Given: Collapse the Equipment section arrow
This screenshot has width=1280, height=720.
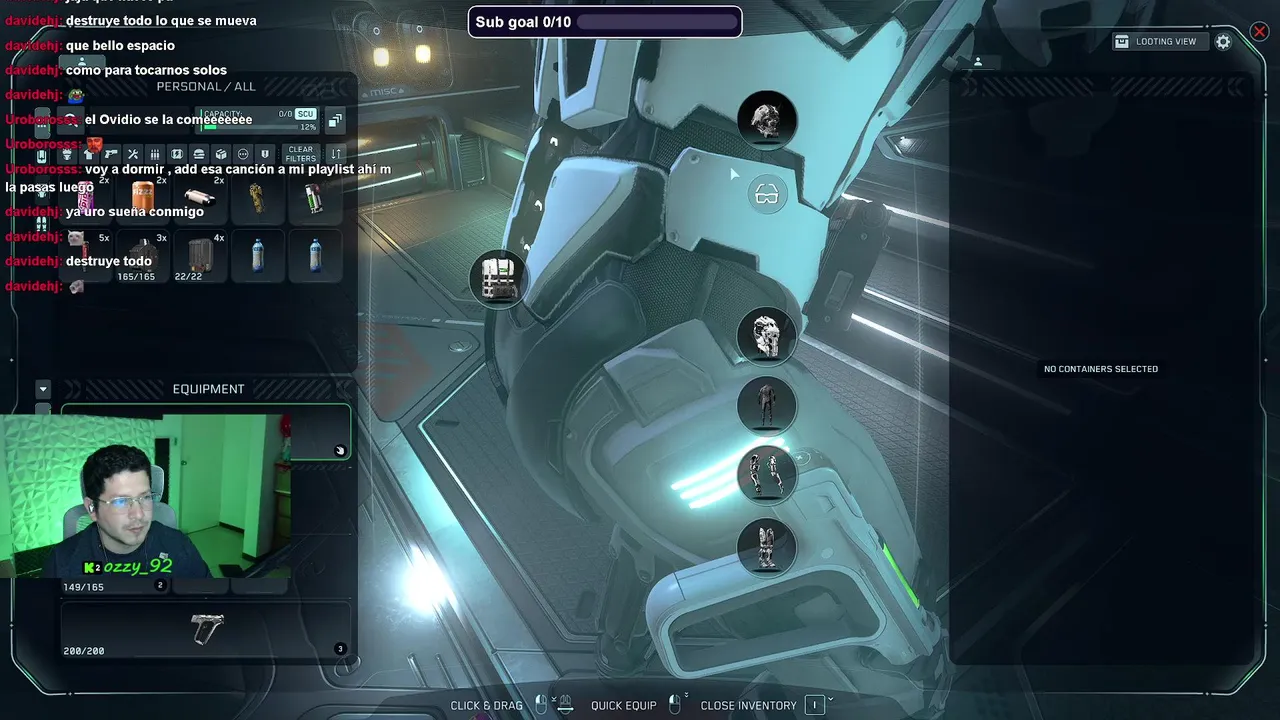Looking at the screenshot, I should pyautogui.click(x=43, y=389).
